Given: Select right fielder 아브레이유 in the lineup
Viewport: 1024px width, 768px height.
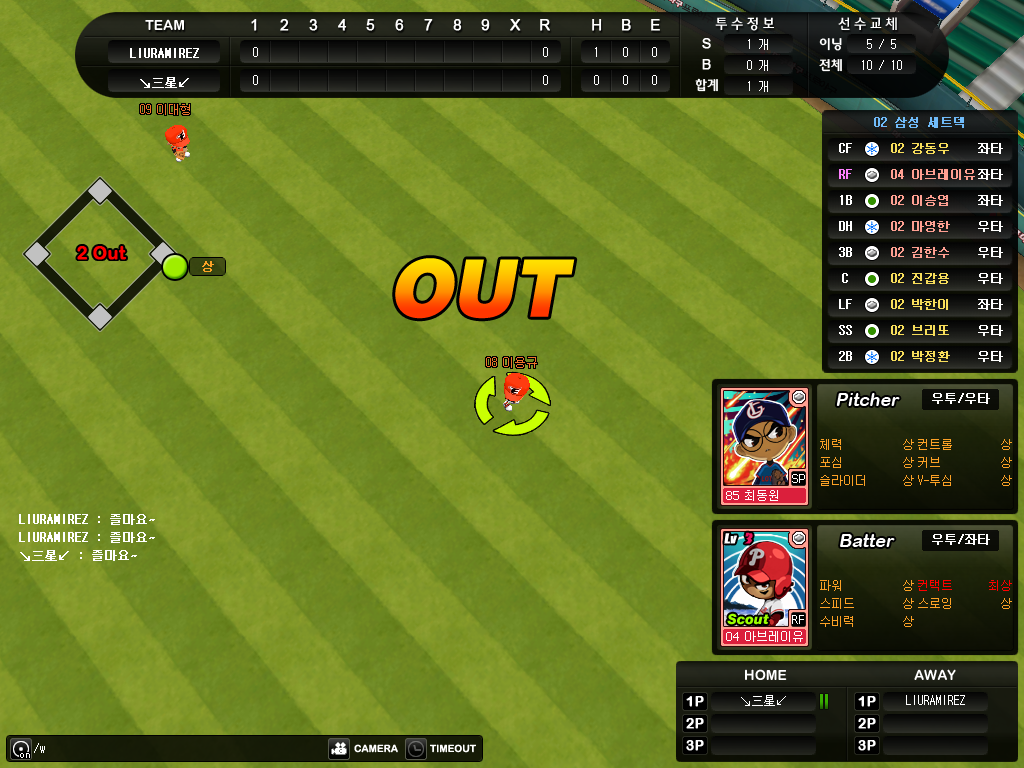Looking at the screenshot, I should (919, 175).
